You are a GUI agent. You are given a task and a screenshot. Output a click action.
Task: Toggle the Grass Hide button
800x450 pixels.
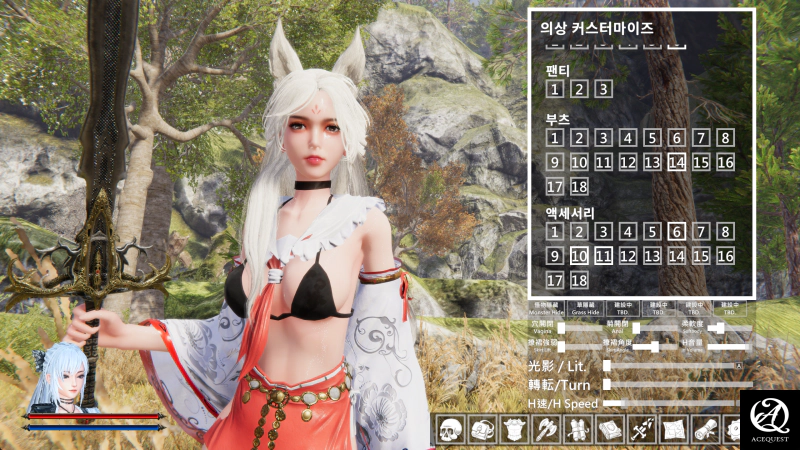586,307
